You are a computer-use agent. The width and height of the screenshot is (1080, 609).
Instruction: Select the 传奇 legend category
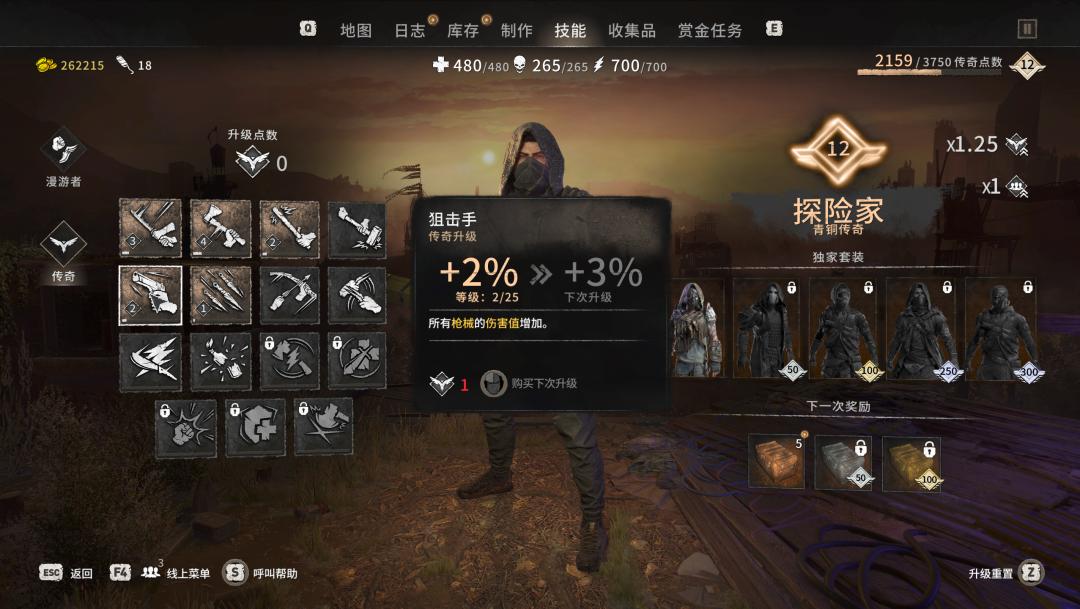click(63, 247)
